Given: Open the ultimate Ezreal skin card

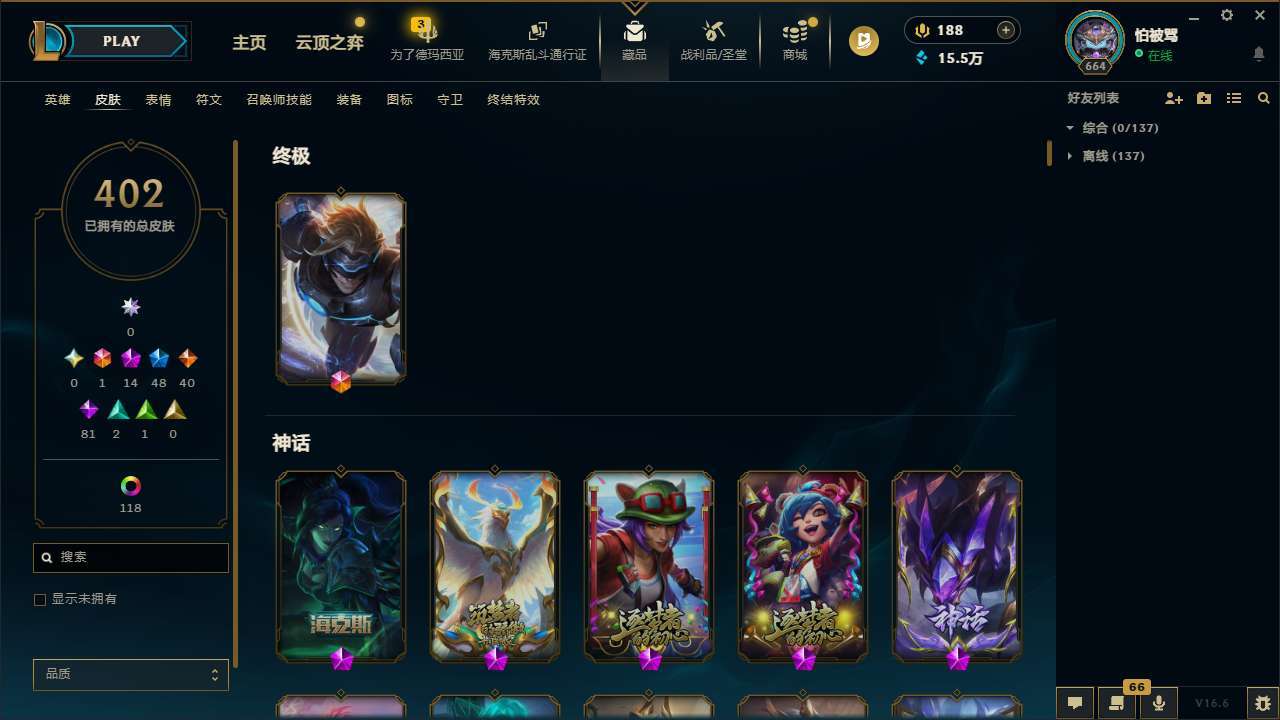Looking at the screenshot, I should (x=341, y=288).
